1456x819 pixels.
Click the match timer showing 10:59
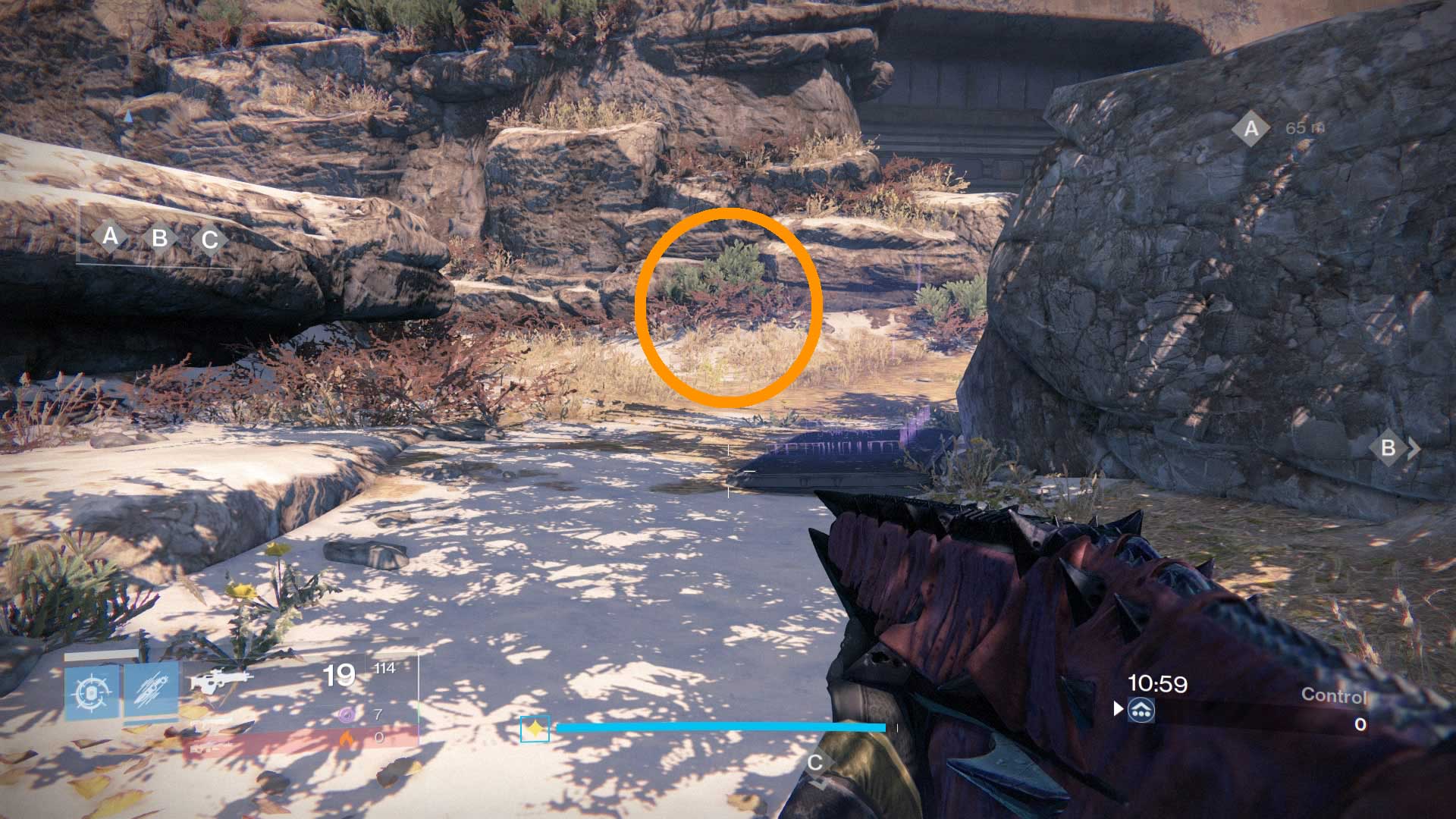[1158, 682]
